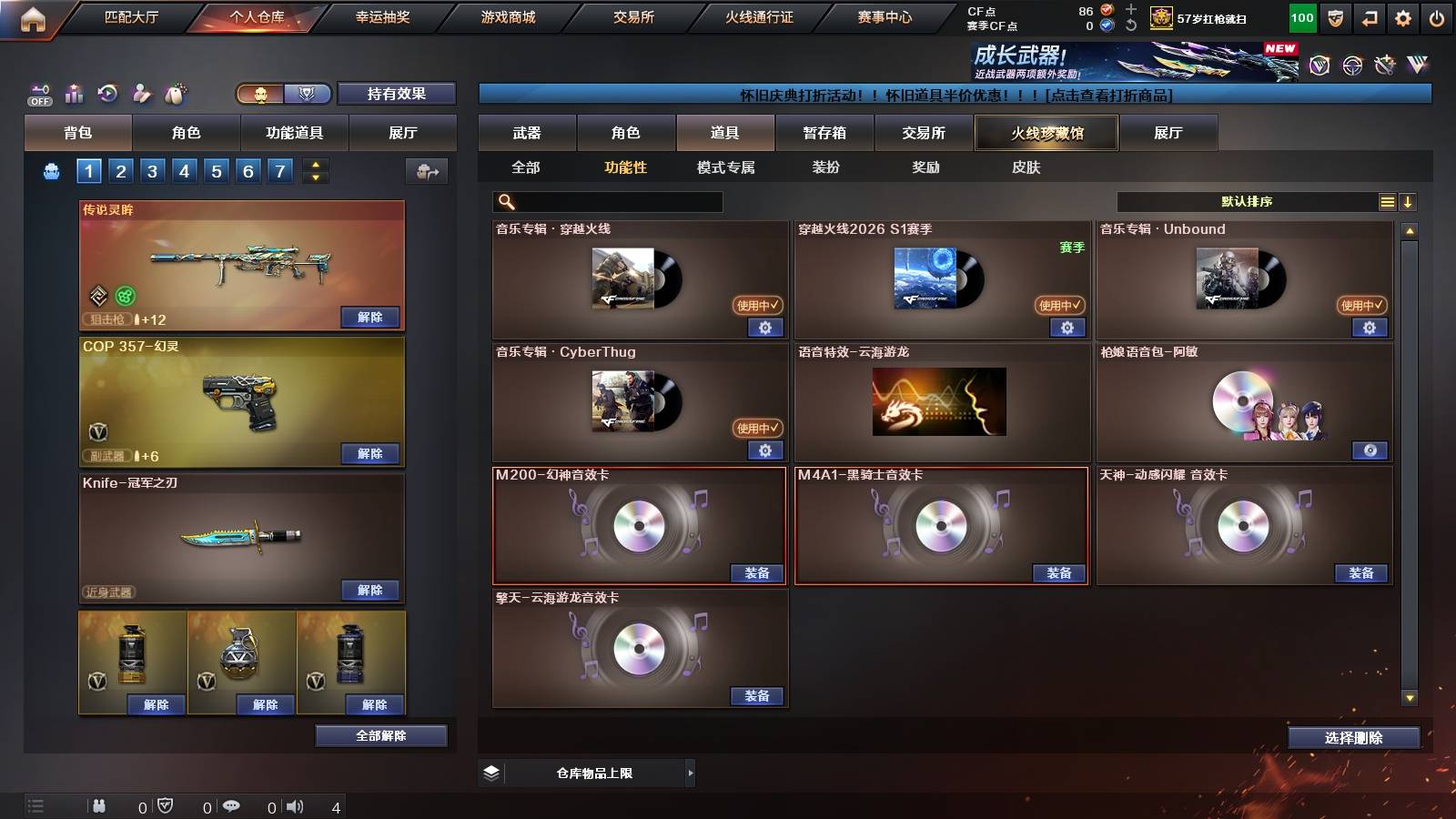Image resolution: width=1456 pixels, height=819 pixels.
Task: Toggle 使用中 on 音乐专辑·CyberThug
Action: (x=755, y=428)
